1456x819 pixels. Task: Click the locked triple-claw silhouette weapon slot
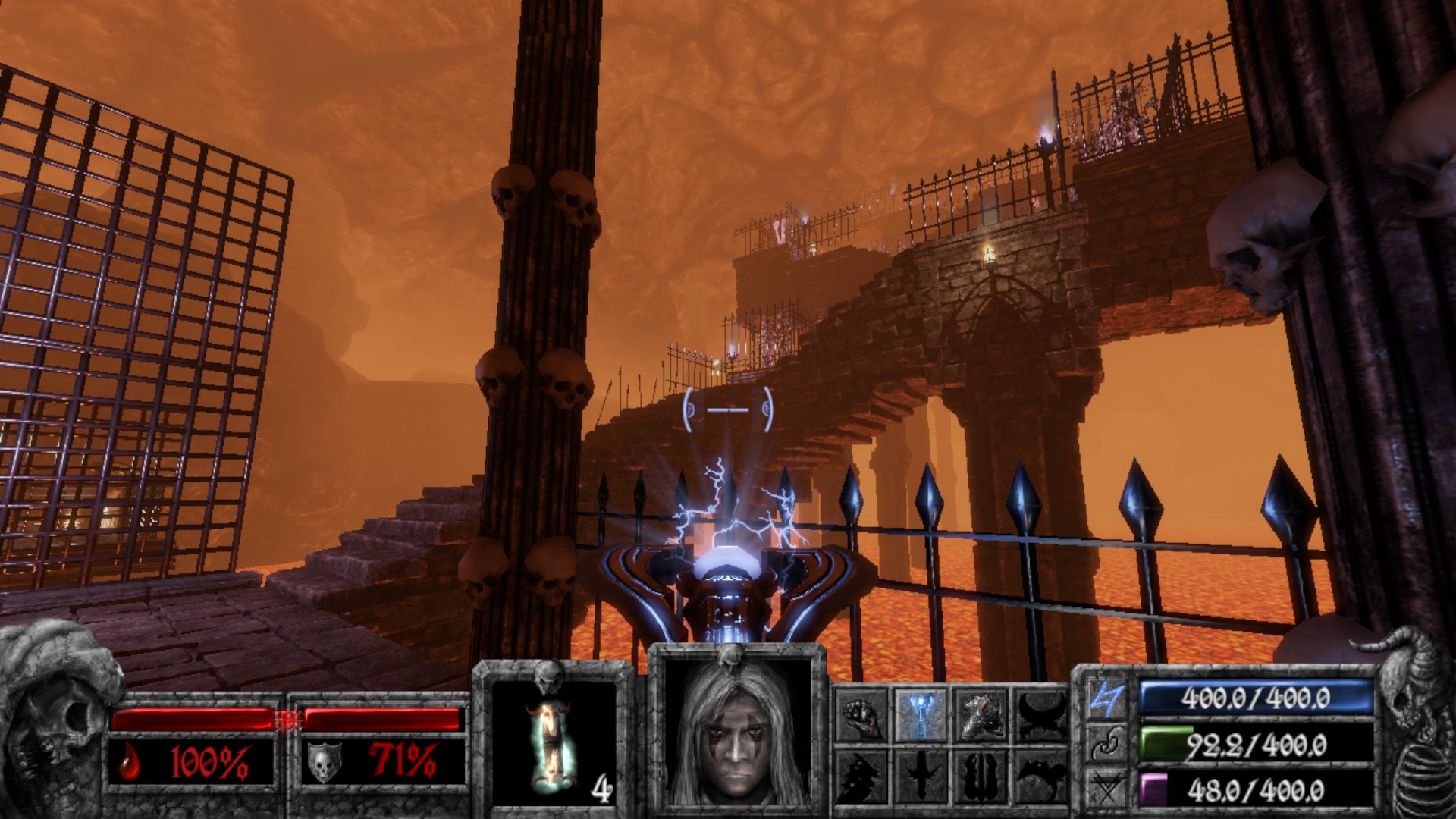[982, 775]
